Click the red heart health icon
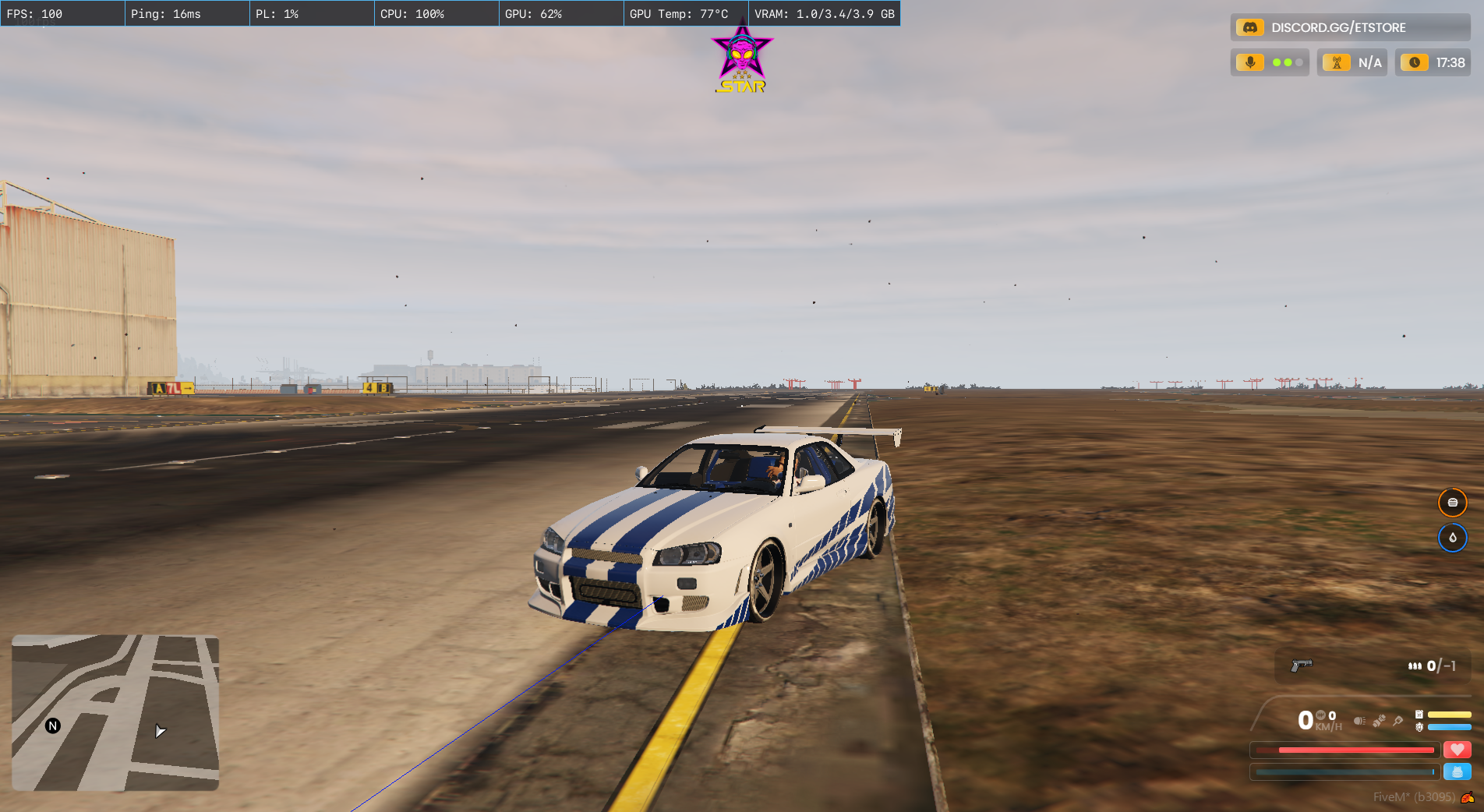The width and height of the screenshot is (1484, 812). coord(1457,750)
